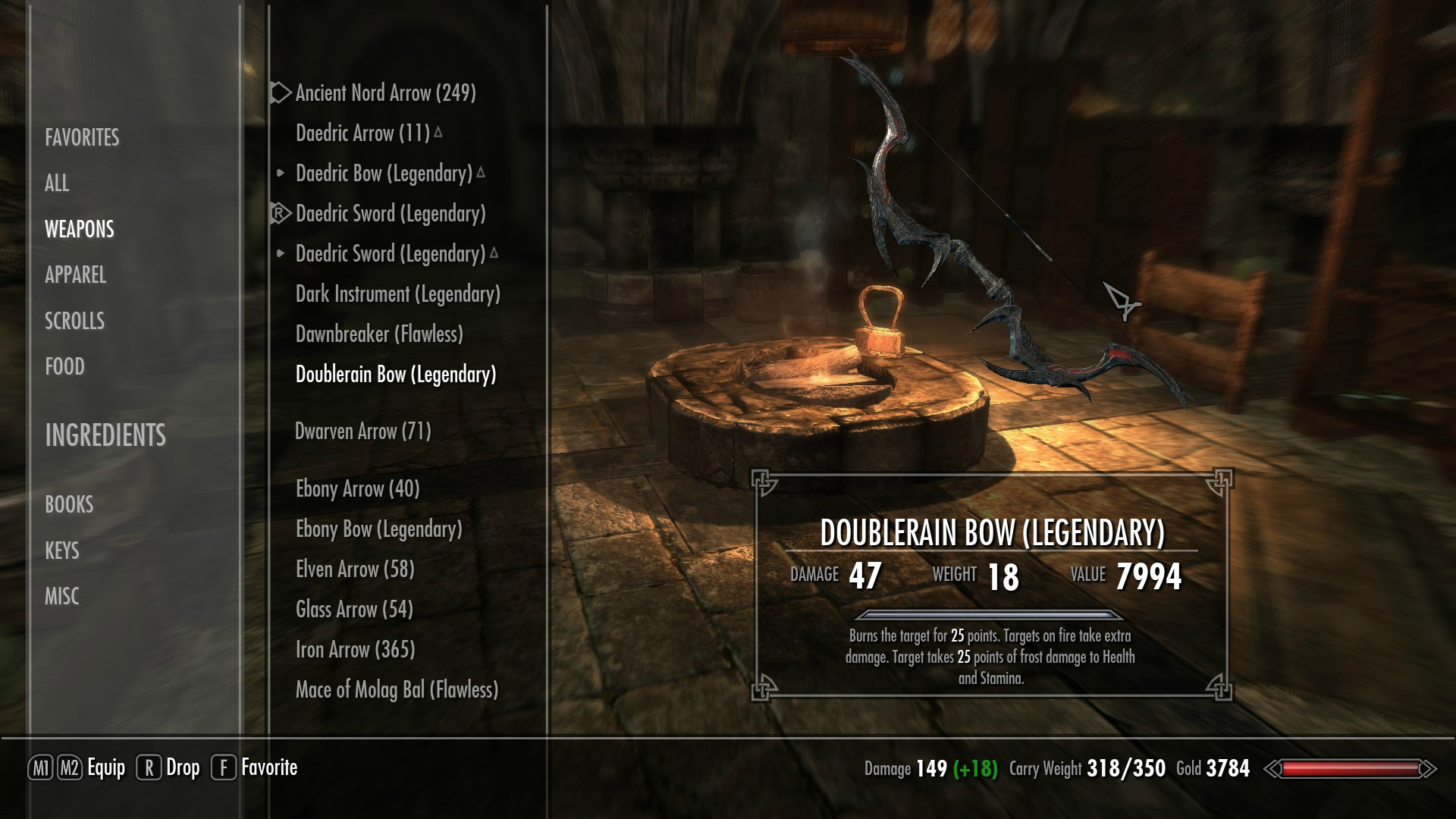Choose the Iron Arrow entry
The height and width of the screenshot is (819, 1456).
355,650
